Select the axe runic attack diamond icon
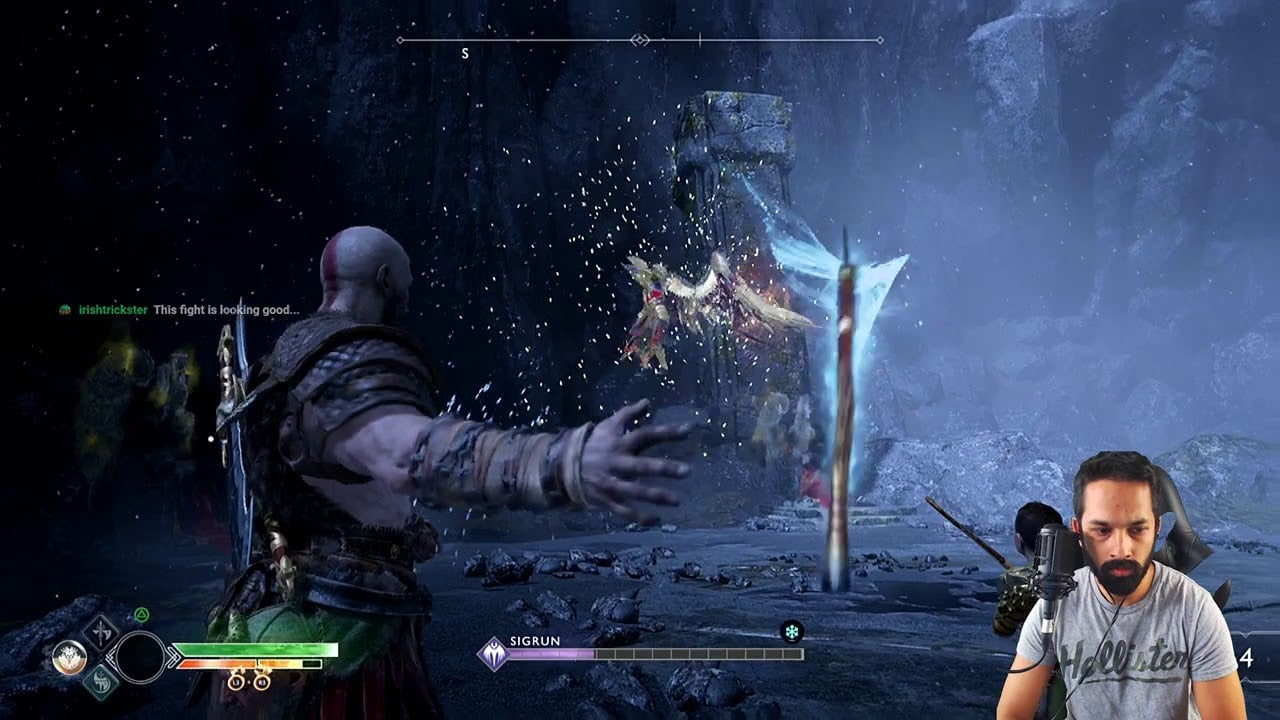The height and width of the screenshot is (720, 1280). tap(101, 632)
